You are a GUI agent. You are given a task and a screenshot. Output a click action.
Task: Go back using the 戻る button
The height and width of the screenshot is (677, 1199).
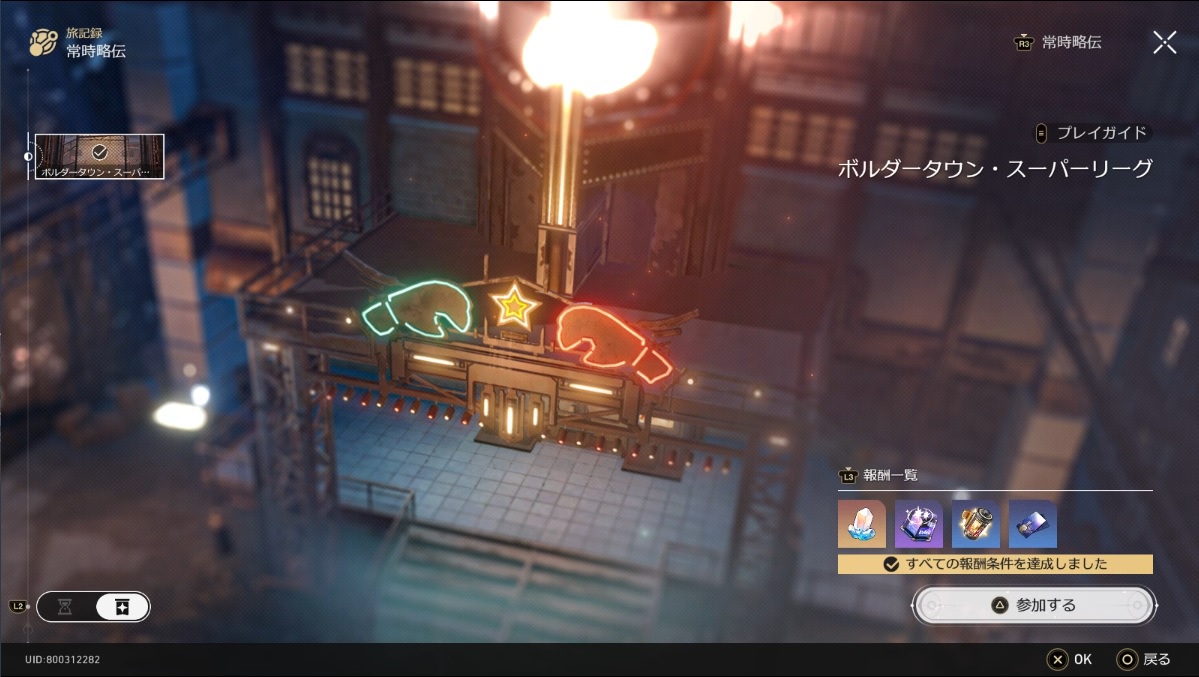point(1145,659)
